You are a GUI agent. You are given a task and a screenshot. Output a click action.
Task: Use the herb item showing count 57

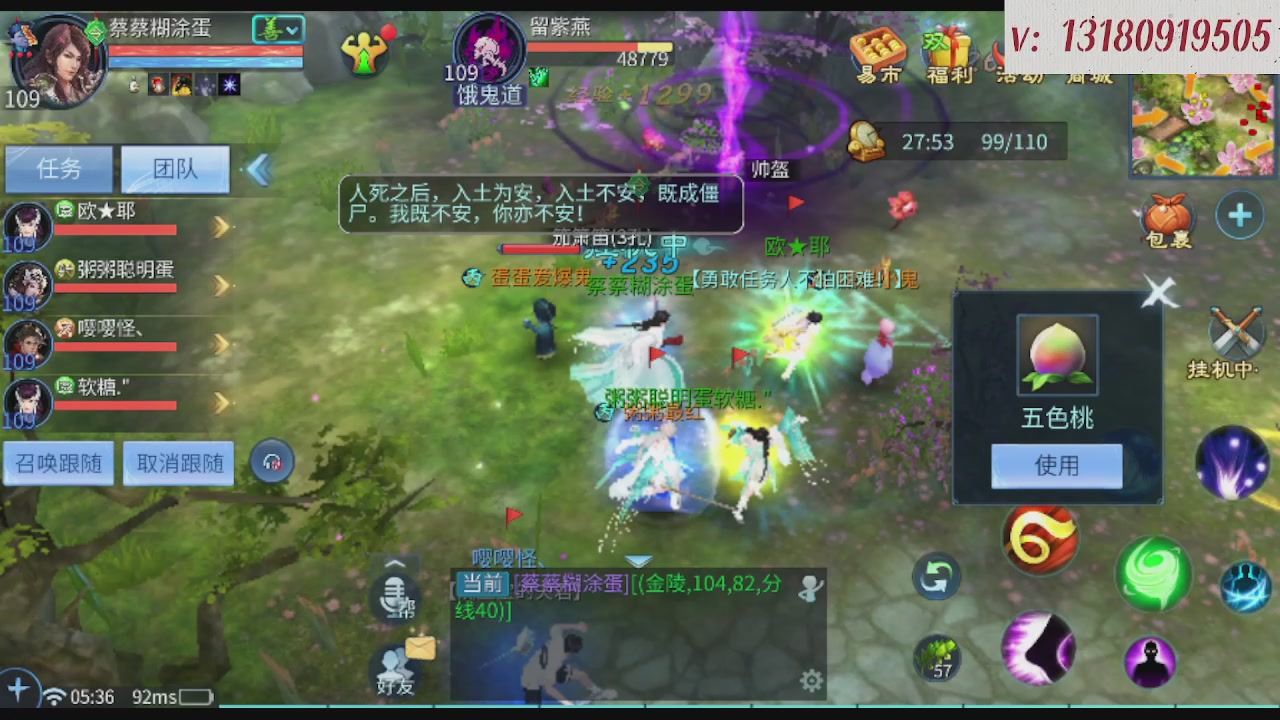(938, 655)
